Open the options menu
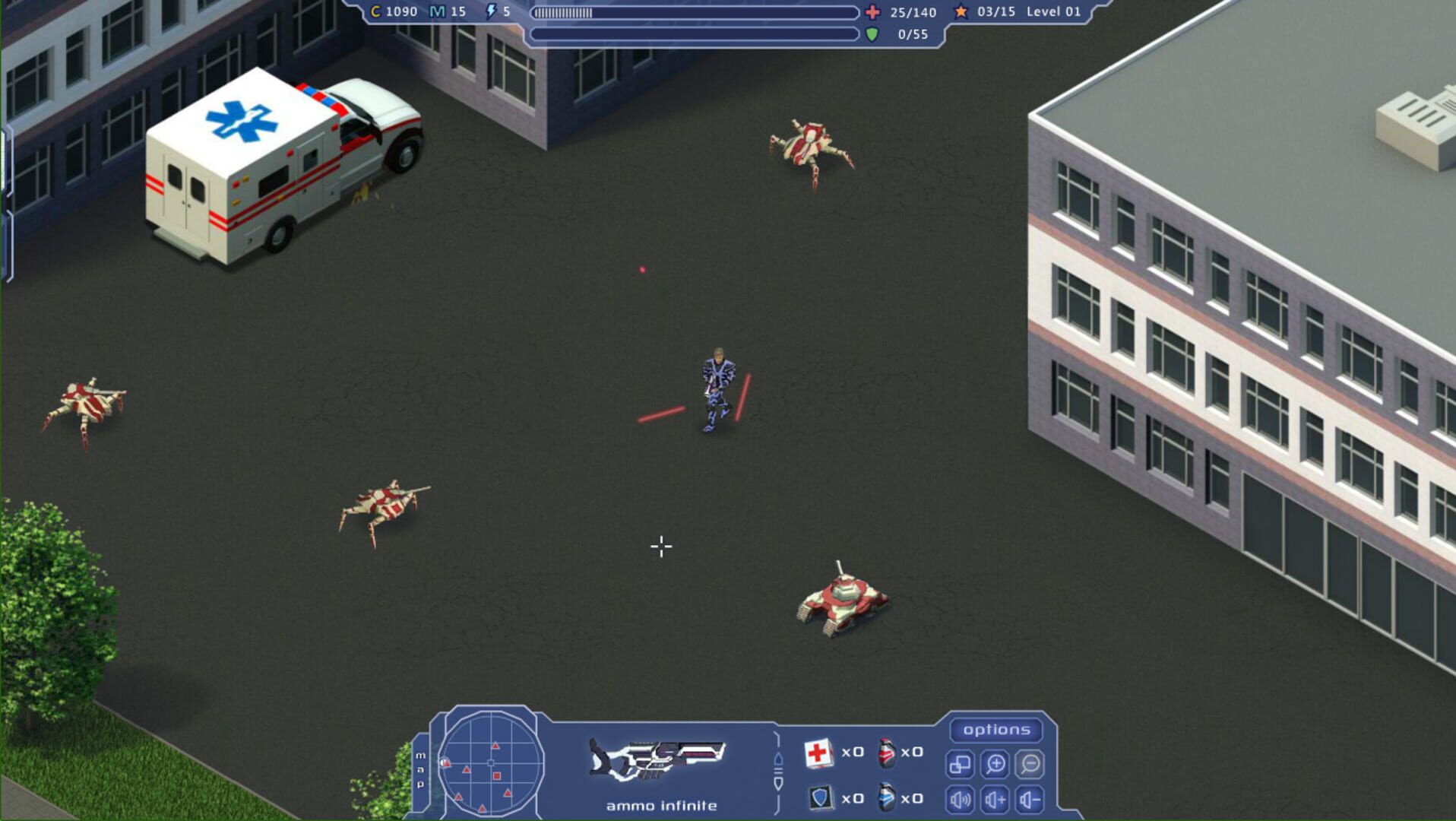 996,731
